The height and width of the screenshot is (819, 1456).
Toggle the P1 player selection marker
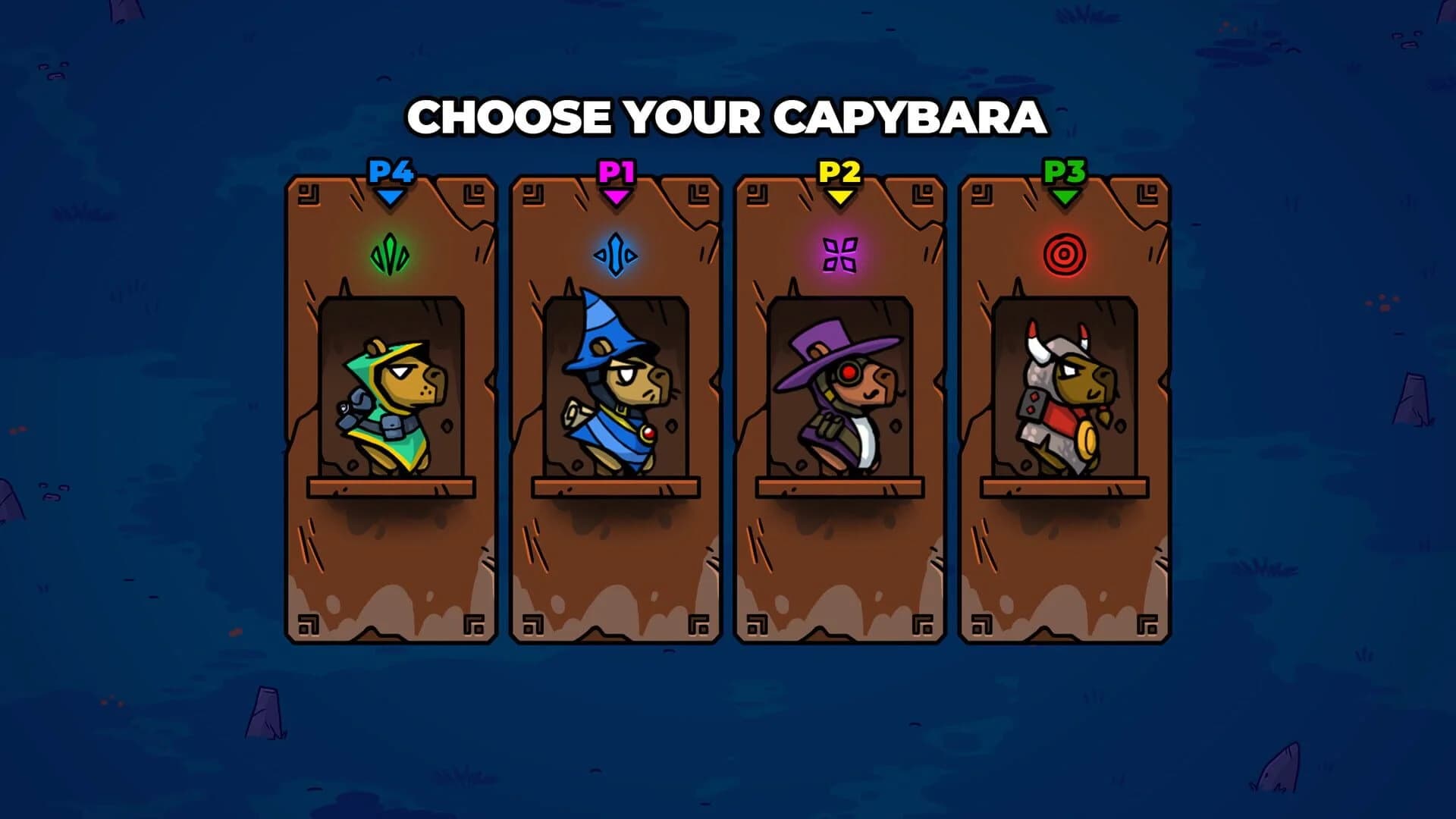tap(616, 173)
